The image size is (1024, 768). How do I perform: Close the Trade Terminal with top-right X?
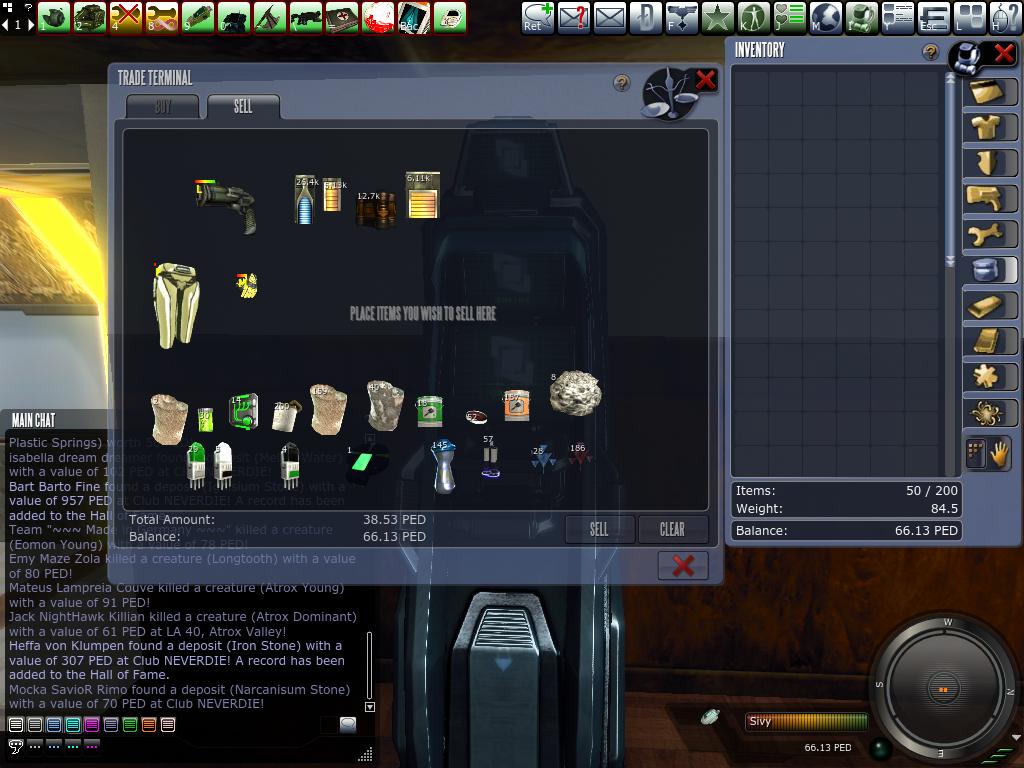[x=705, y=81]
